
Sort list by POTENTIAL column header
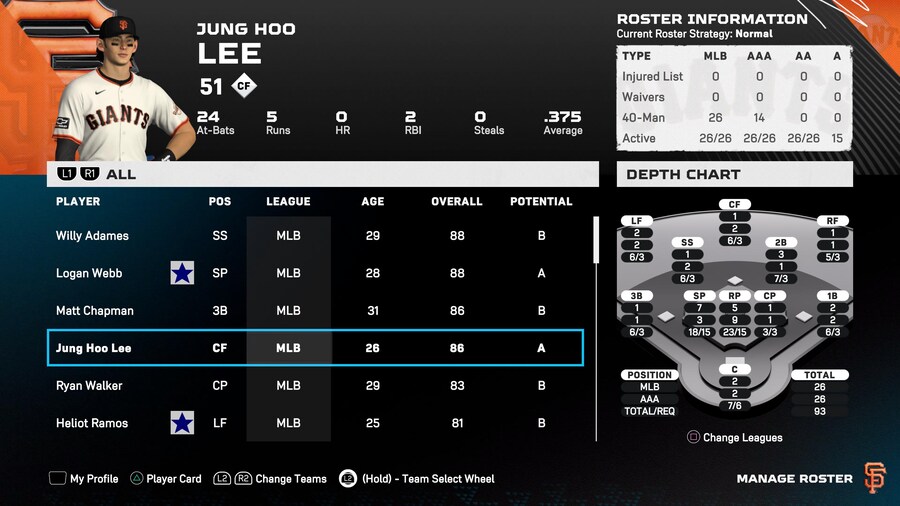tap(541, 201)
